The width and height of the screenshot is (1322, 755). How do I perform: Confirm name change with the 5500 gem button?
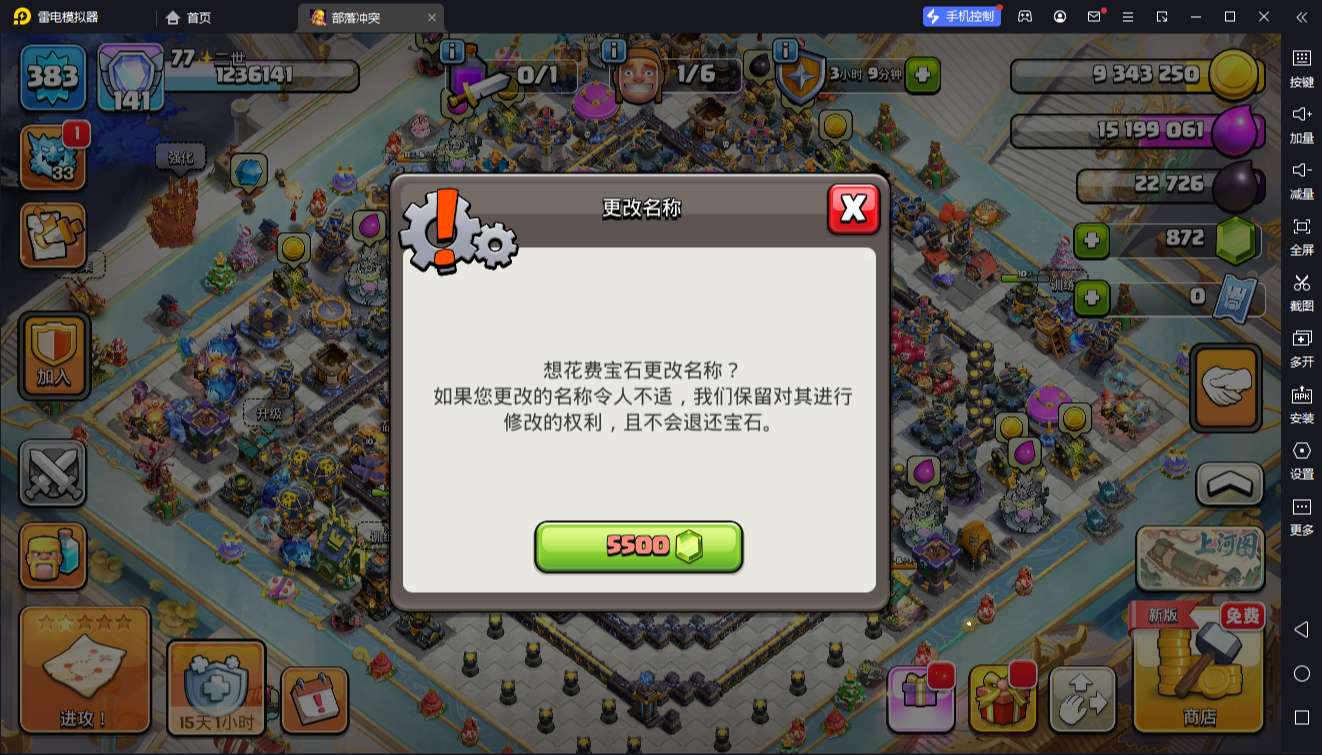point(639,546)
